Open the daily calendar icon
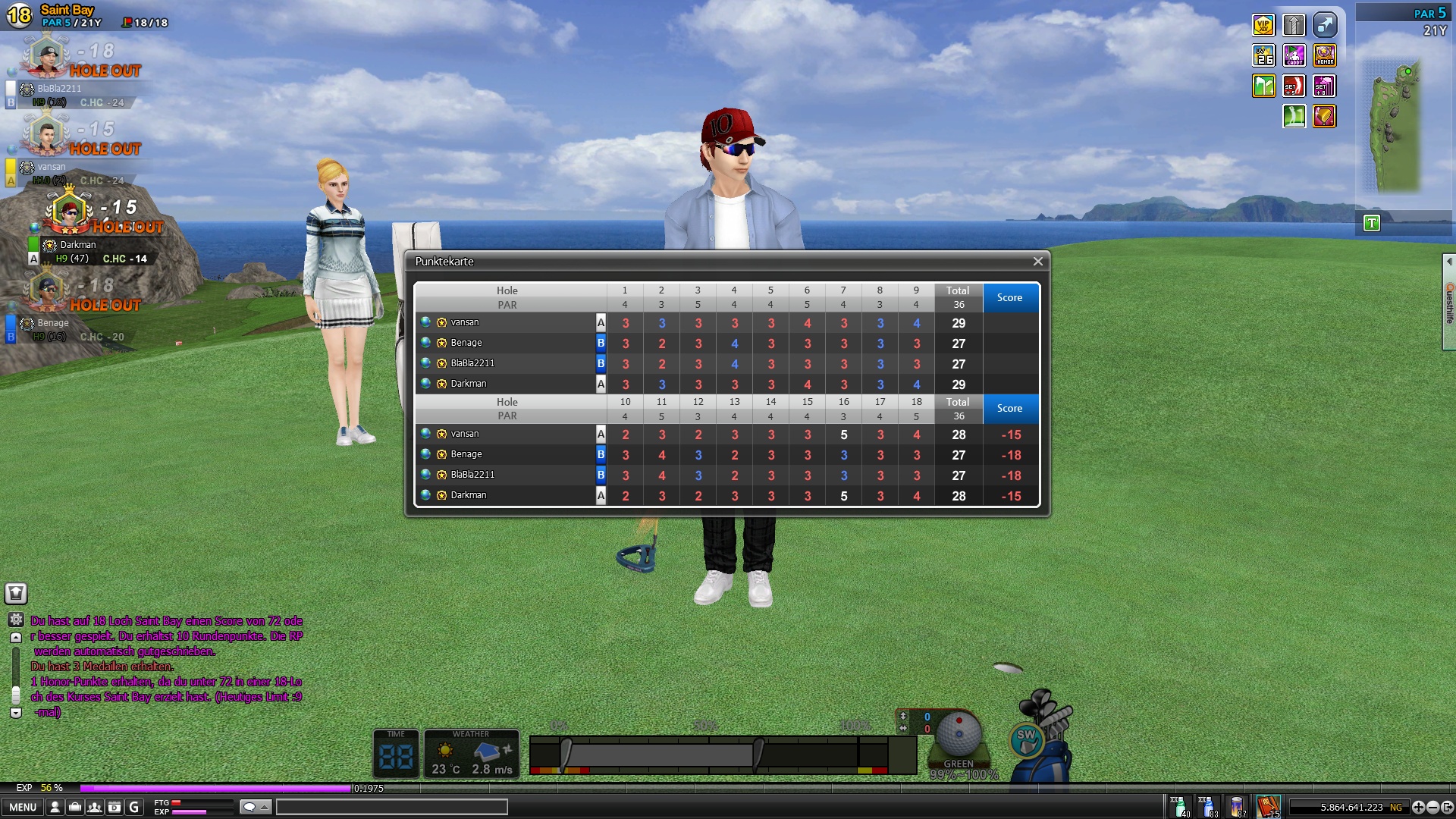1456x819 pixels. (x=115, y=807)
